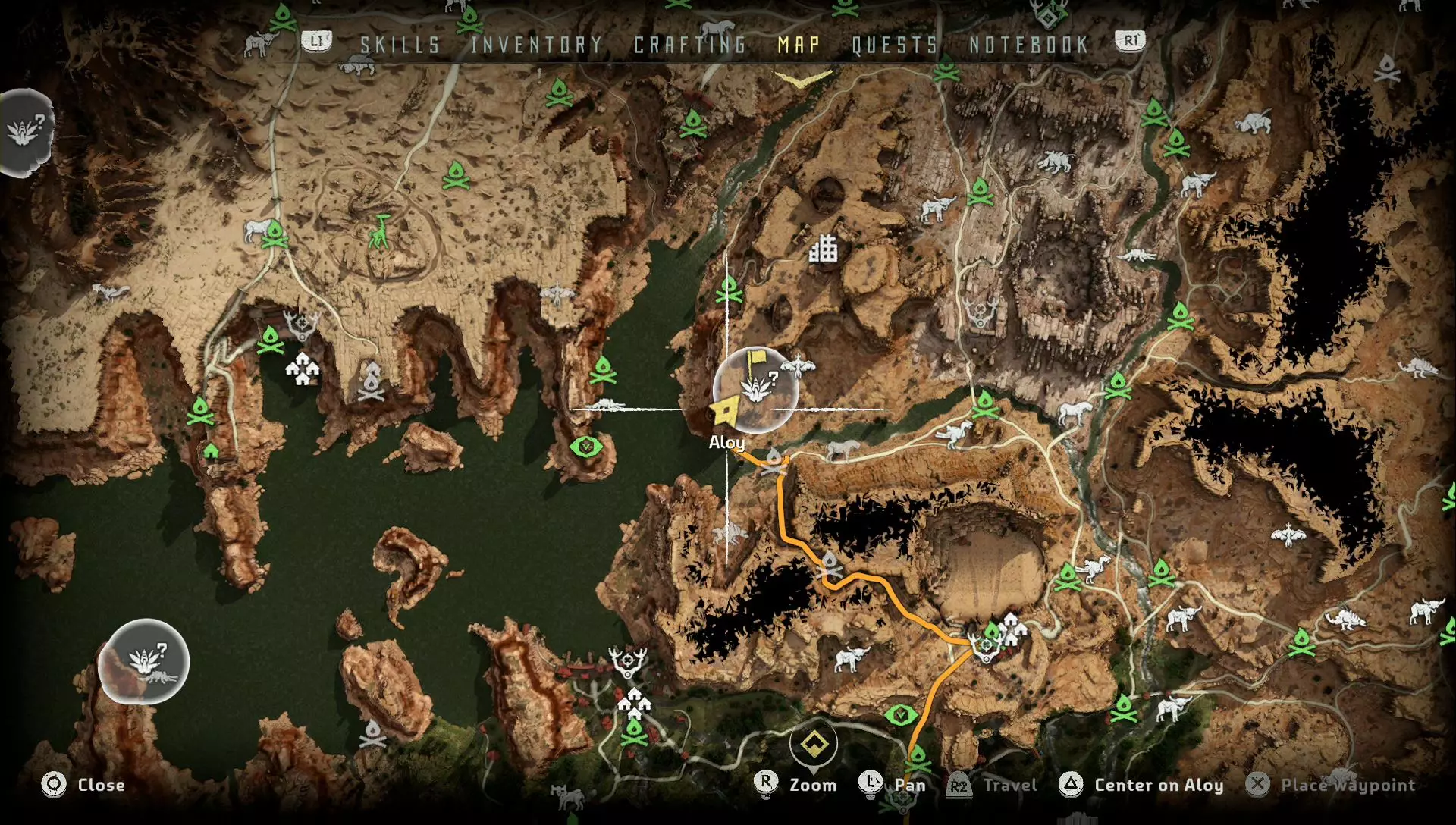Switch to the Skills tab
The image size is (1456, 825).
[x=400, y=45]
